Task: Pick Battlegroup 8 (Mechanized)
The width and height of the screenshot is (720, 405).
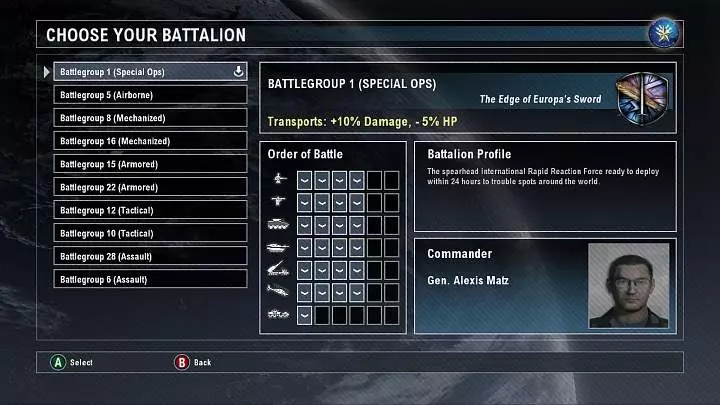Action: (150, 118)
